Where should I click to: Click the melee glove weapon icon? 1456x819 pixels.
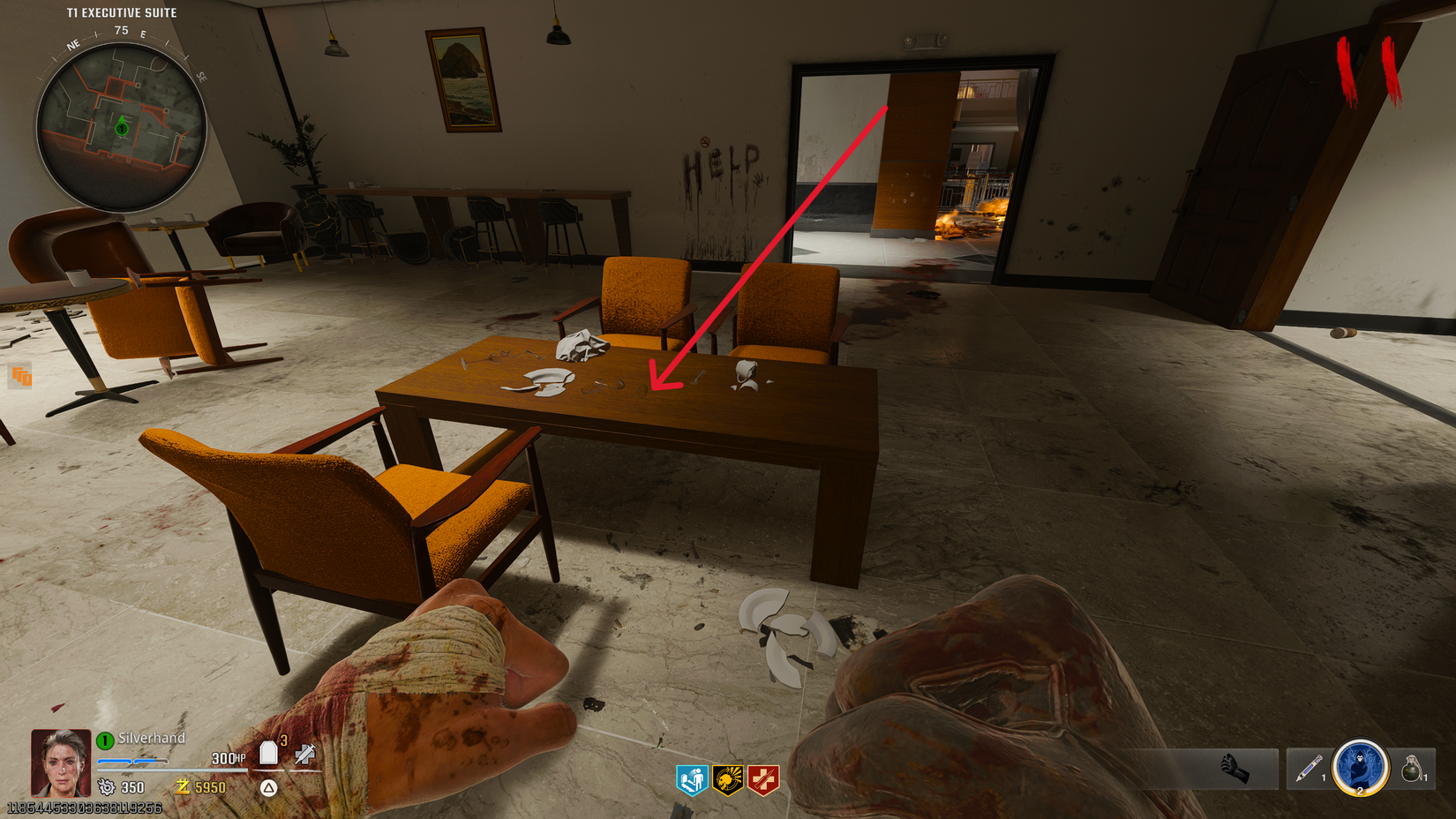pos(1236,767)
